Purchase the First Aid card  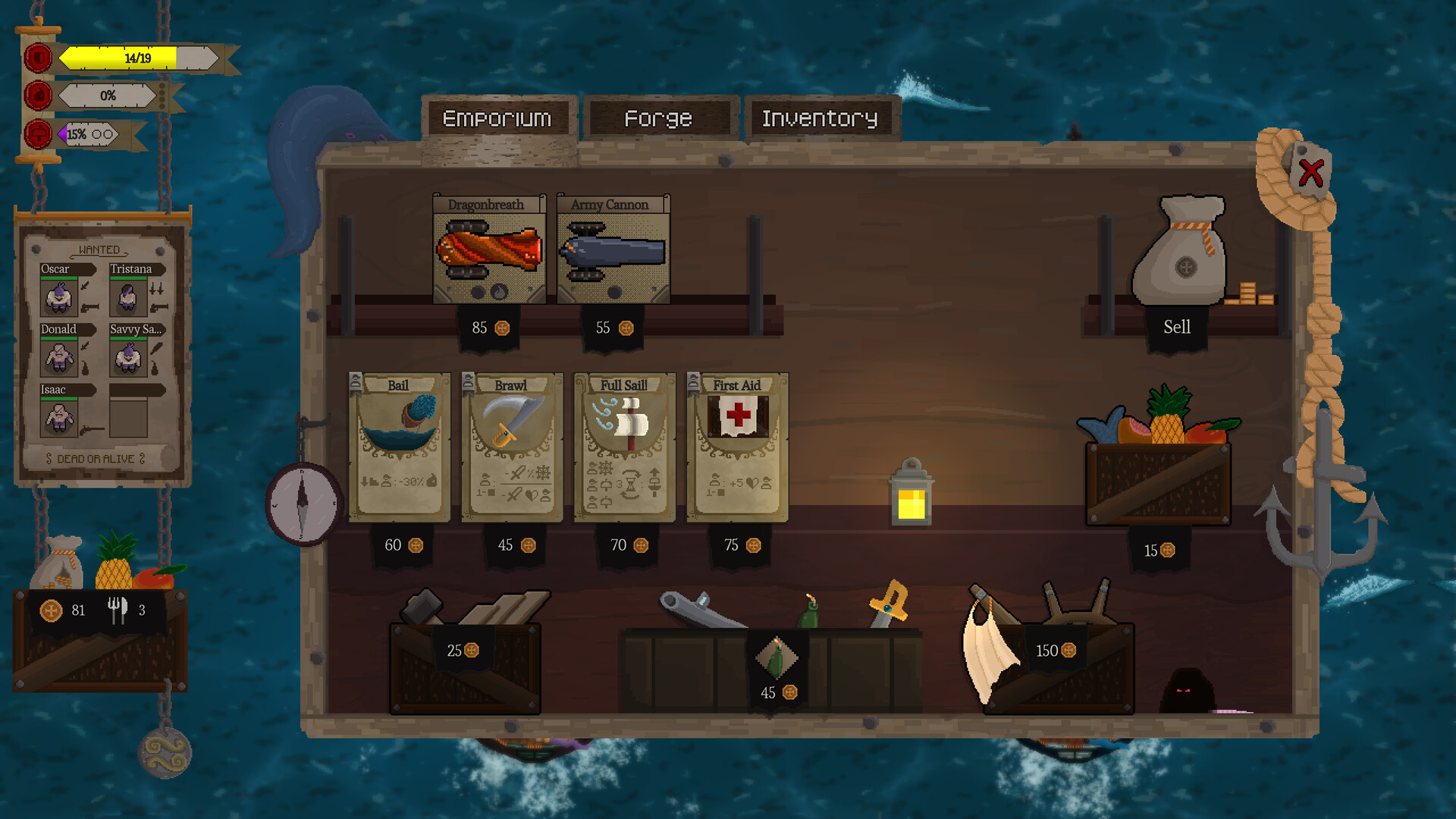pyautogui.click(x=736, y=447)
